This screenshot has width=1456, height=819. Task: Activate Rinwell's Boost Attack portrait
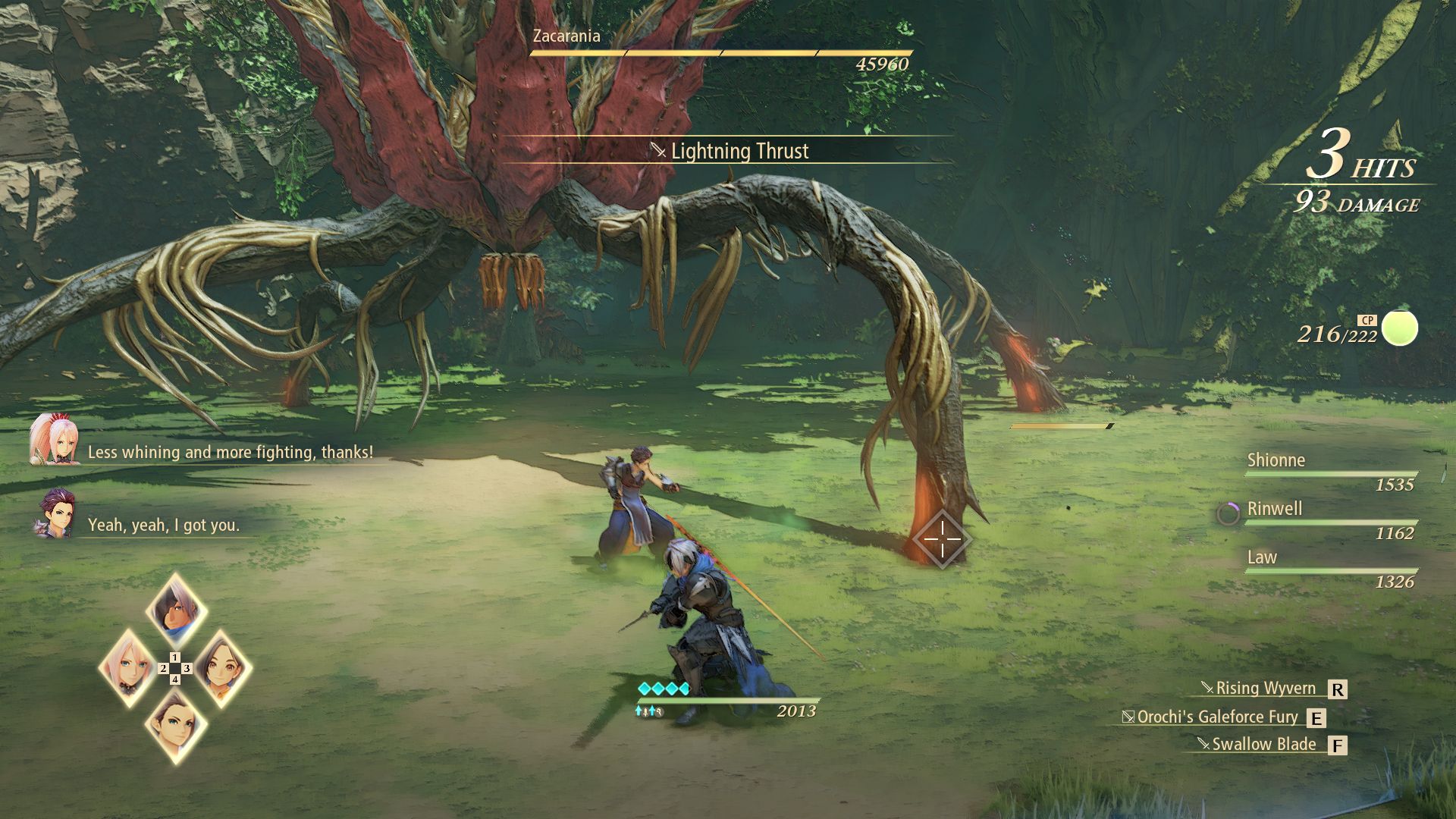[x=221, y=668]
